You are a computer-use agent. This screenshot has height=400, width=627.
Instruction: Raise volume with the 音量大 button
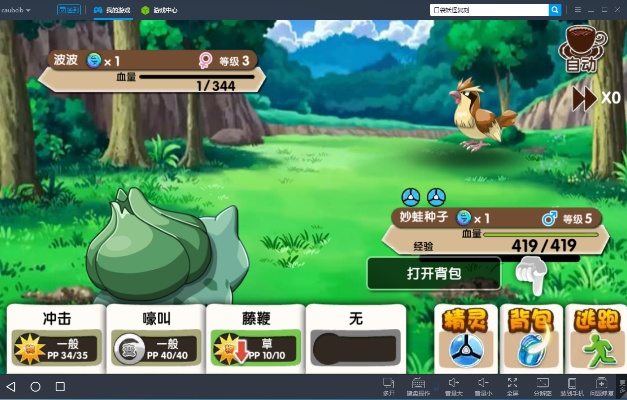point(452,385)
